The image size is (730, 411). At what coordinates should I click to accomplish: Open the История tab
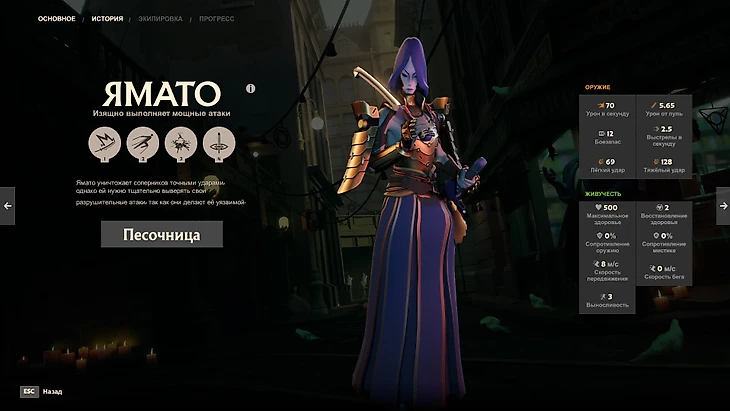pyautogui.click(x=107, y=18)
